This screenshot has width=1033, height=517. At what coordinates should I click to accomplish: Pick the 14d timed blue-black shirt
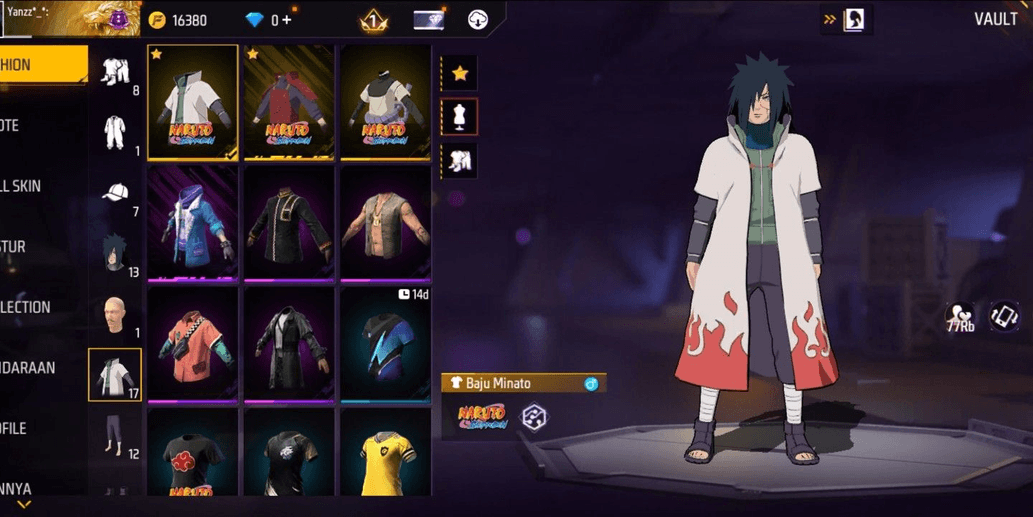[385, 343]
